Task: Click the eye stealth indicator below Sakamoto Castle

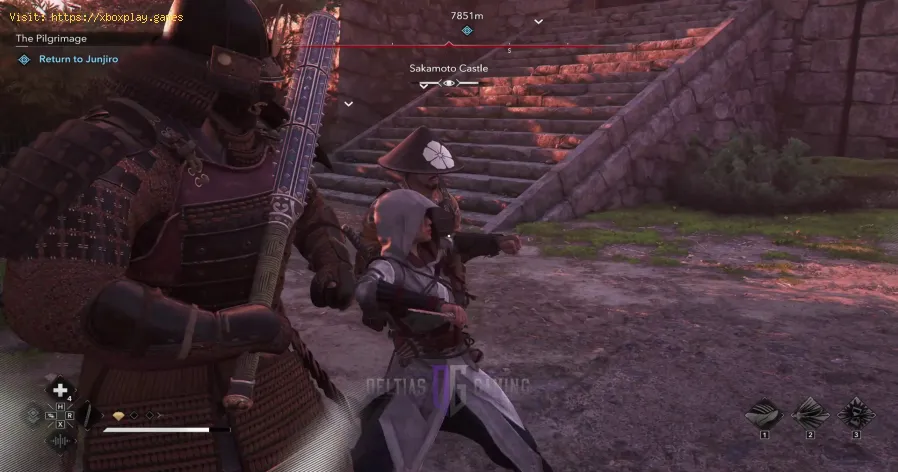Action: 450,85
